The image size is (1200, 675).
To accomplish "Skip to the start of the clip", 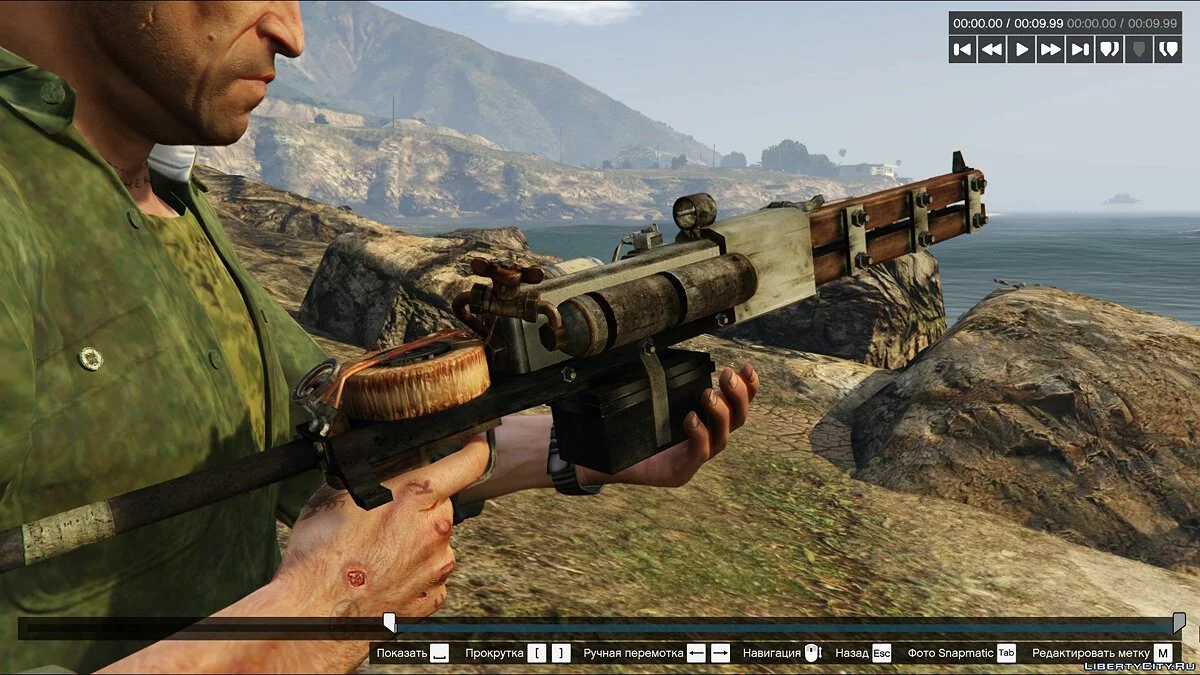I will [963, 49].
